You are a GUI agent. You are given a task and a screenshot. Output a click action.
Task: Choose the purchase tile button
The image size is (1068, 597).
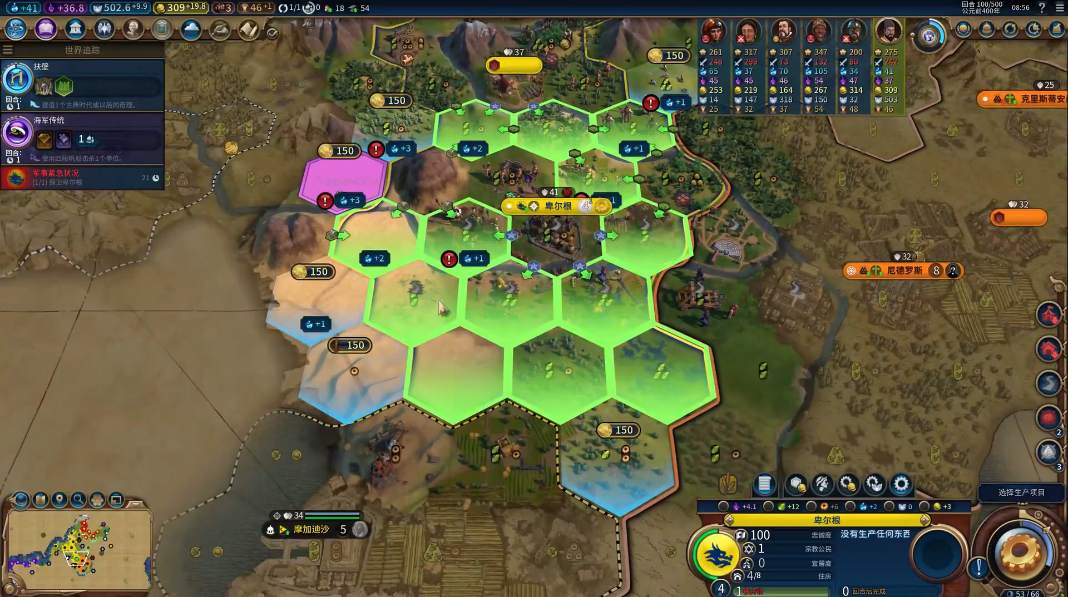(797, 484)
